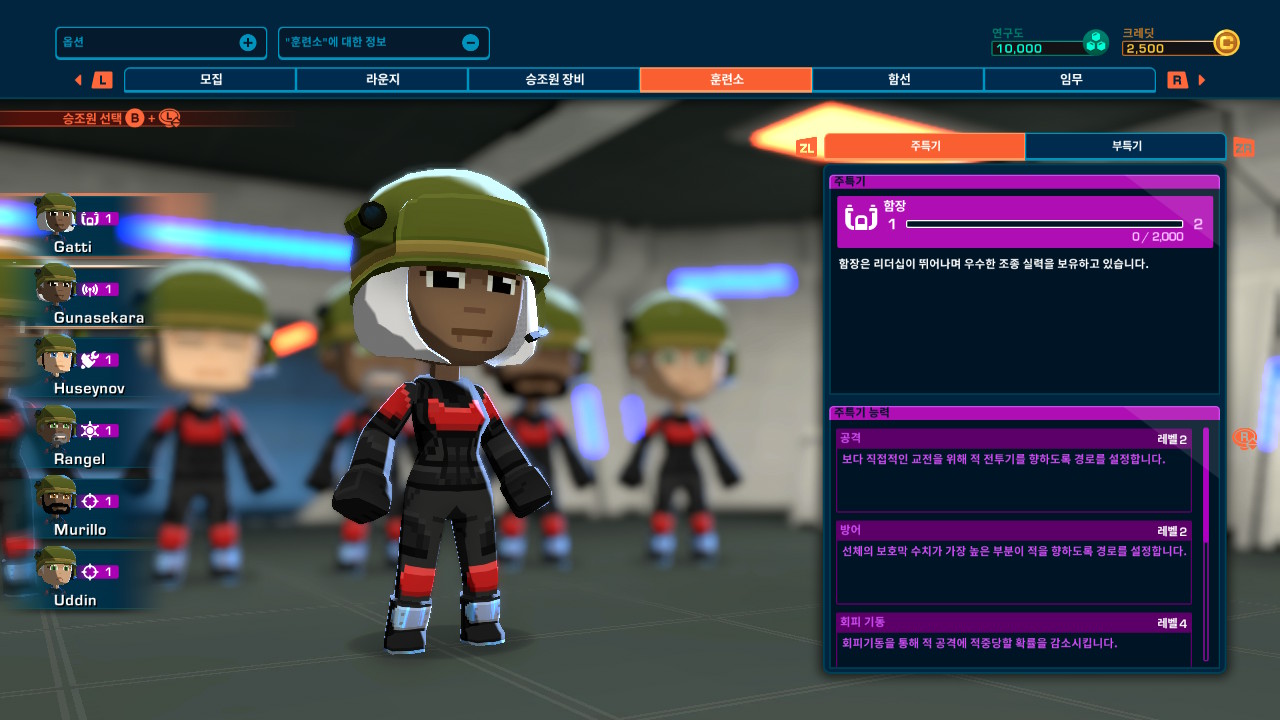Click the 함장 captain icon in the 주특기 panel
The image size is (1280, 720).
click(x=860, y=218)
